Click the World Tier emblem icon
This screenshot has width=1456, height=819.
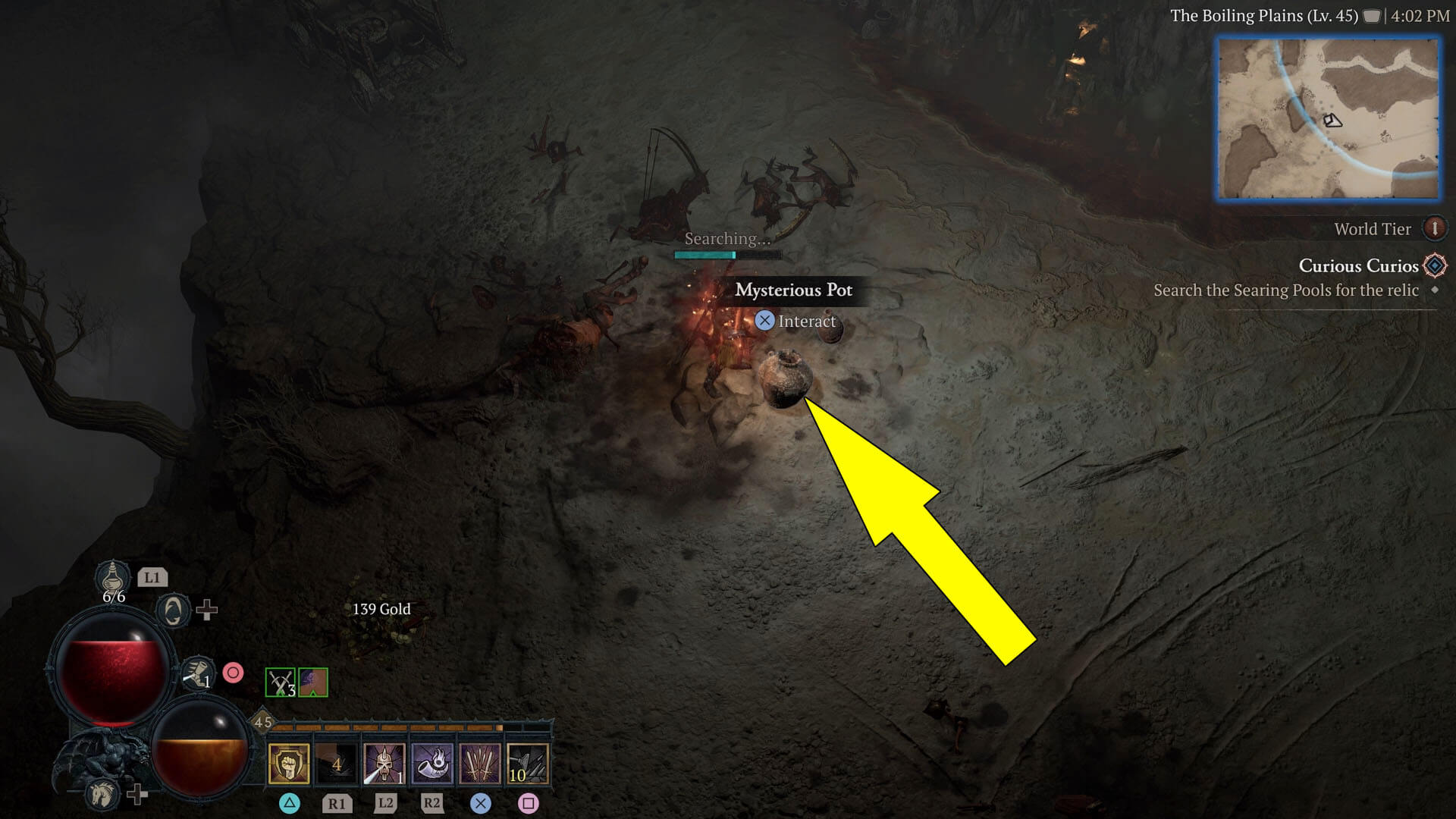point(1436,229)
